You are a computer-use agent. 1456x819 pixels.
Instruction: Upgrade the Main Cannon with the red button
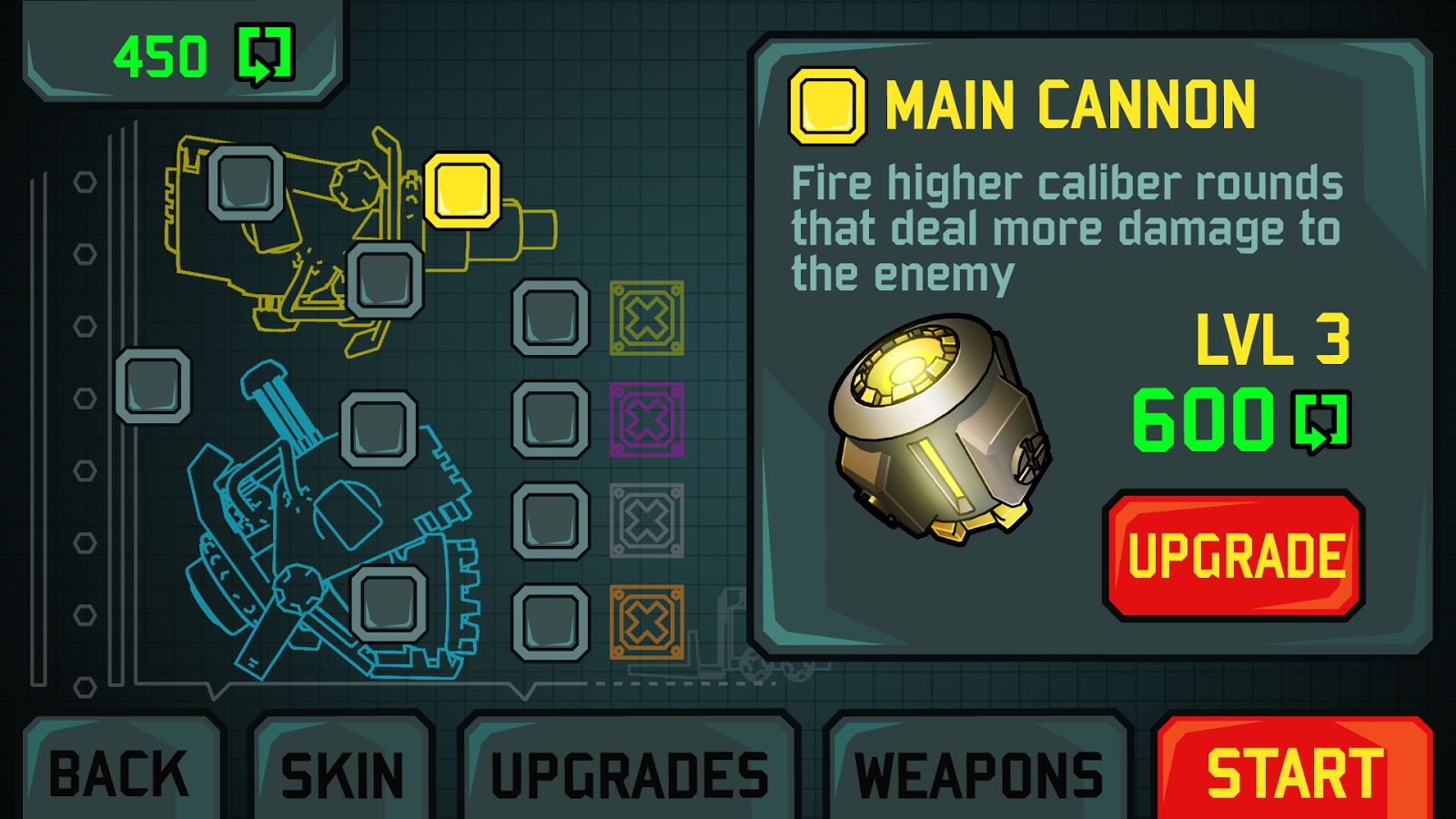pos(1234,555)
